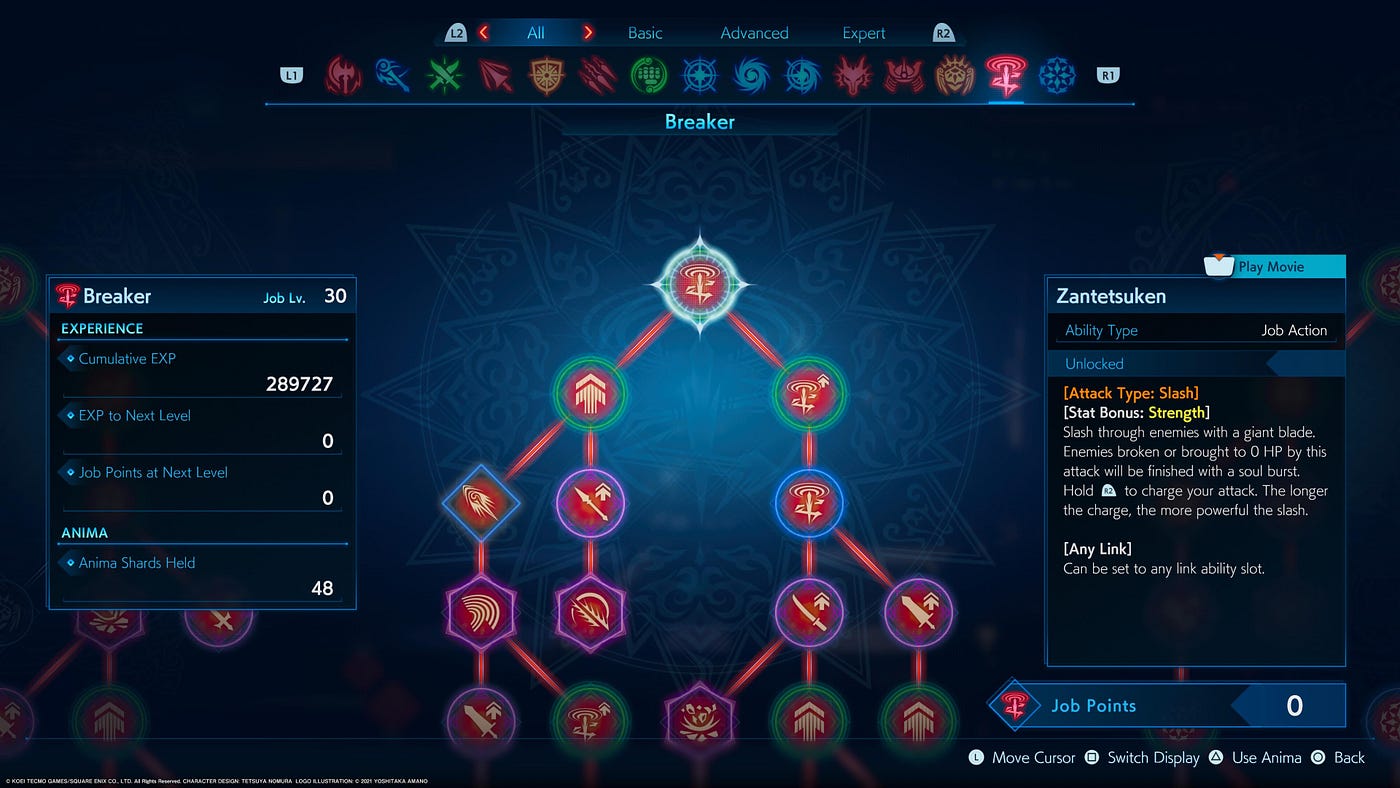Select the blue diamond comet-slash node
Viewport: 1400px width, 788px height.
click(x=481, y=503)
